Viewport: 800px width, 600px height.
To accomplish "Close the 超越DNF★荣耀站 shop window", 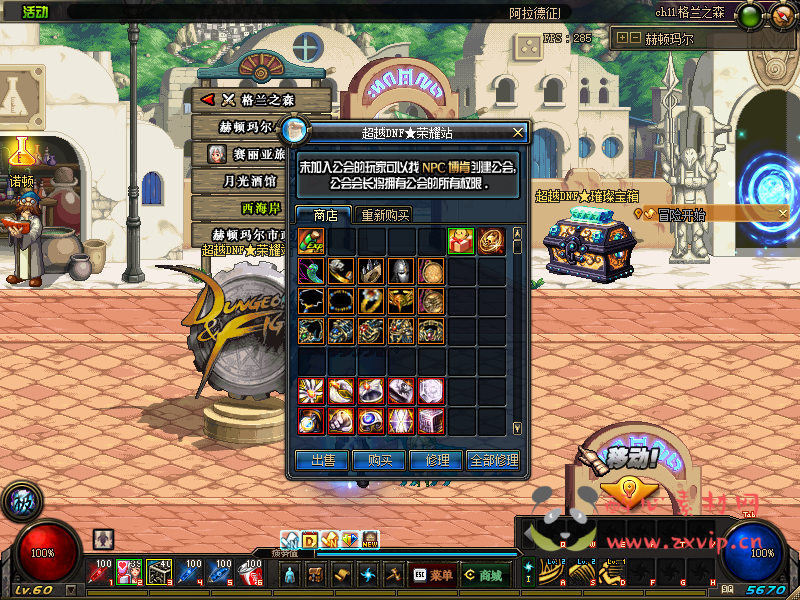I will coord(517,132).
